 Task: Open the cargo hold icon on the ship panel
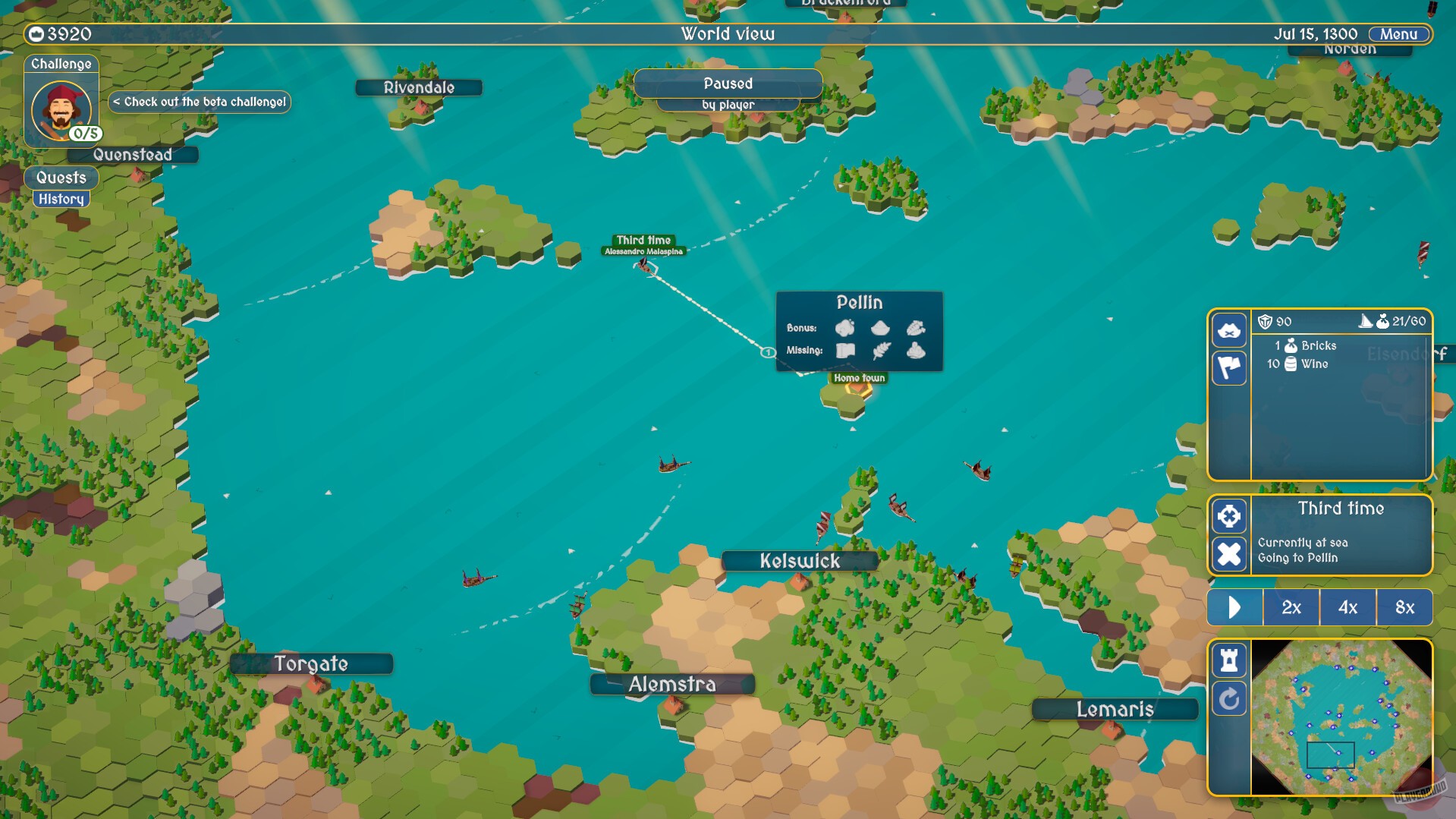(x=1229, y=330)
